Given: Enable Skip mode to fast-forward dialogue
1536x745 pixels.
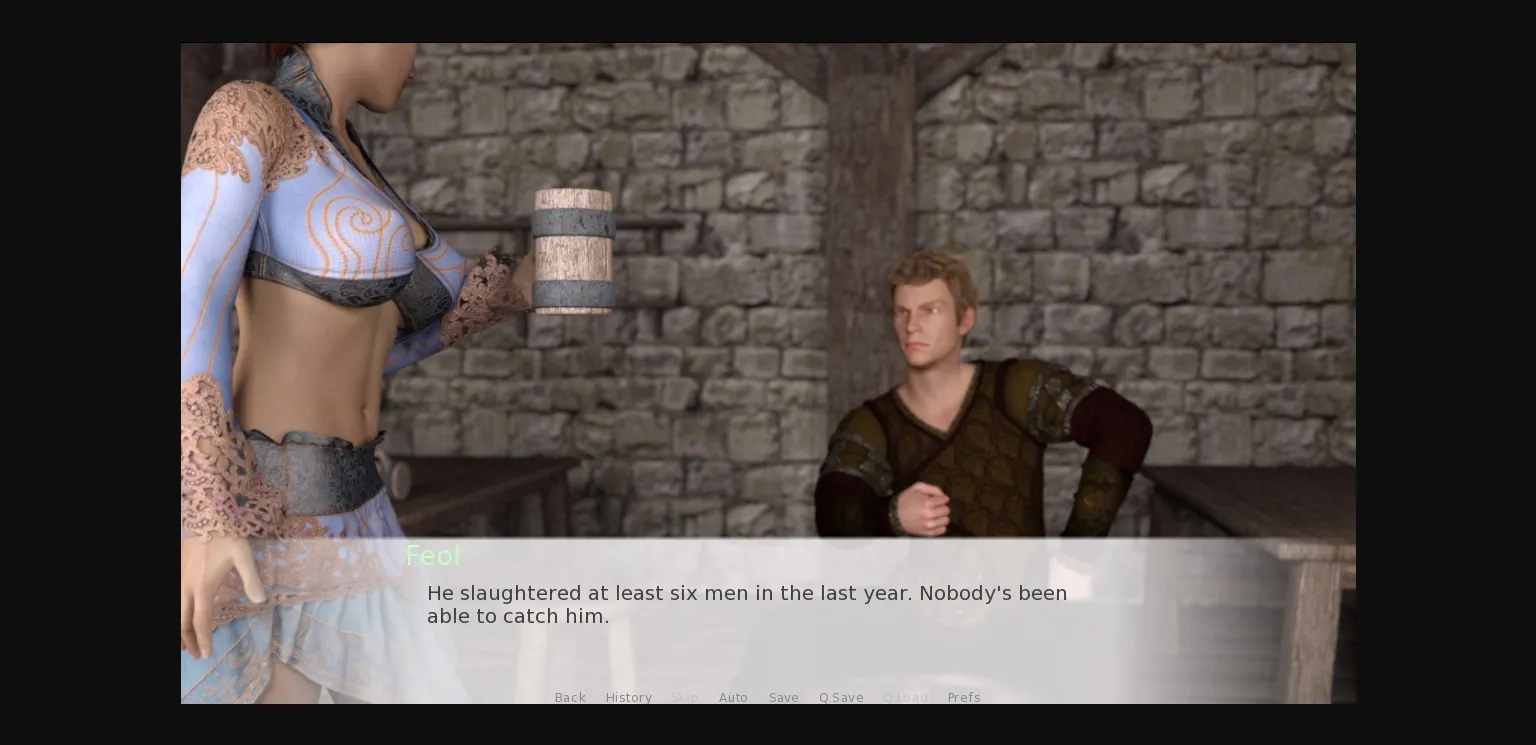Looking at the screenshot, I should (685, 697).
